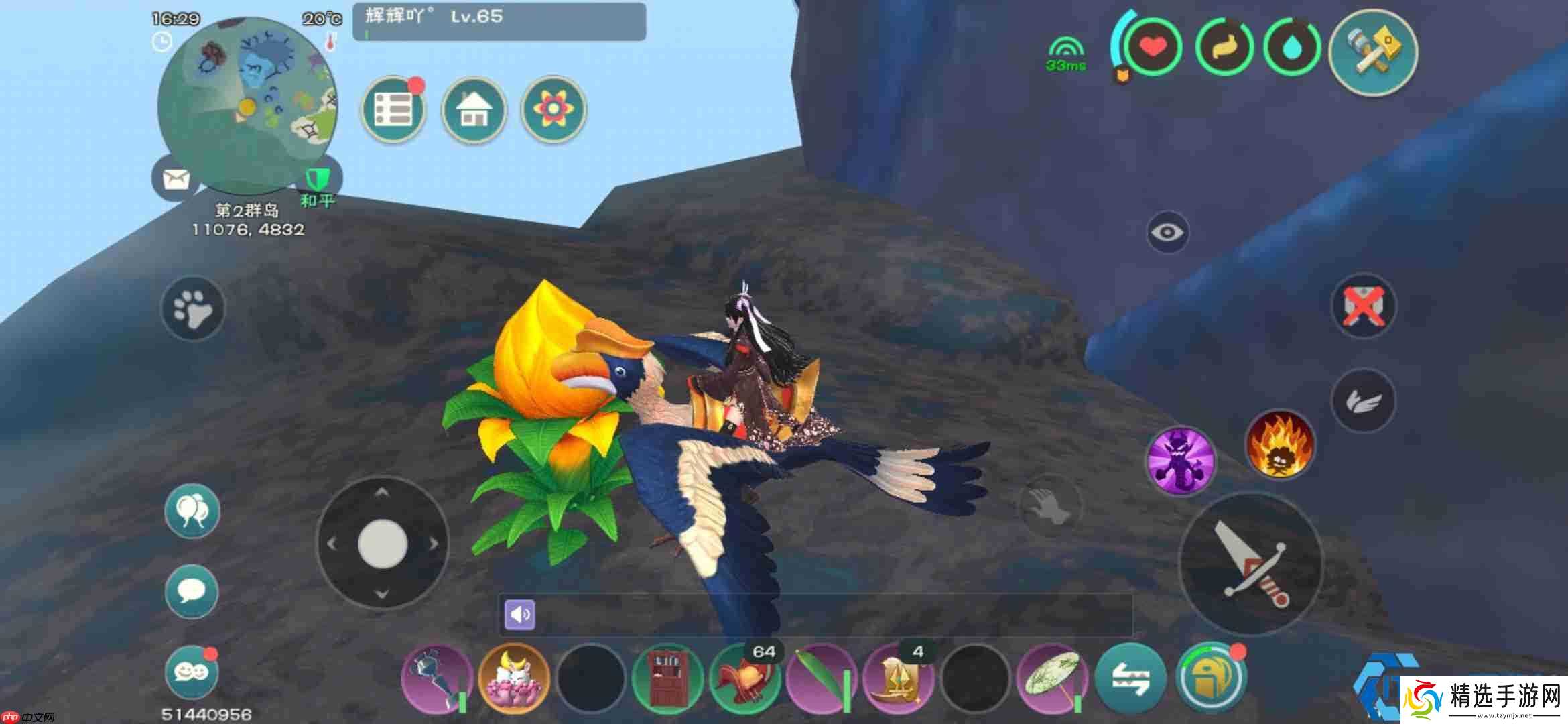Viewport: 1568px width, 724px height.
Task: Open the chat speech bubble
Action: pyautogui.click(x=192, y=591)
